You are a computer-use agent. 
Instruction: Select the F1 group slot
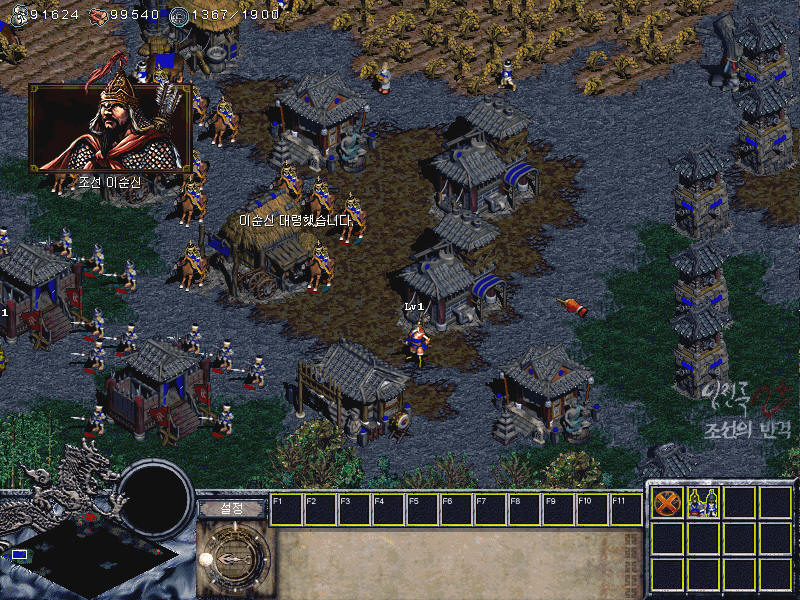click(286, 509)
